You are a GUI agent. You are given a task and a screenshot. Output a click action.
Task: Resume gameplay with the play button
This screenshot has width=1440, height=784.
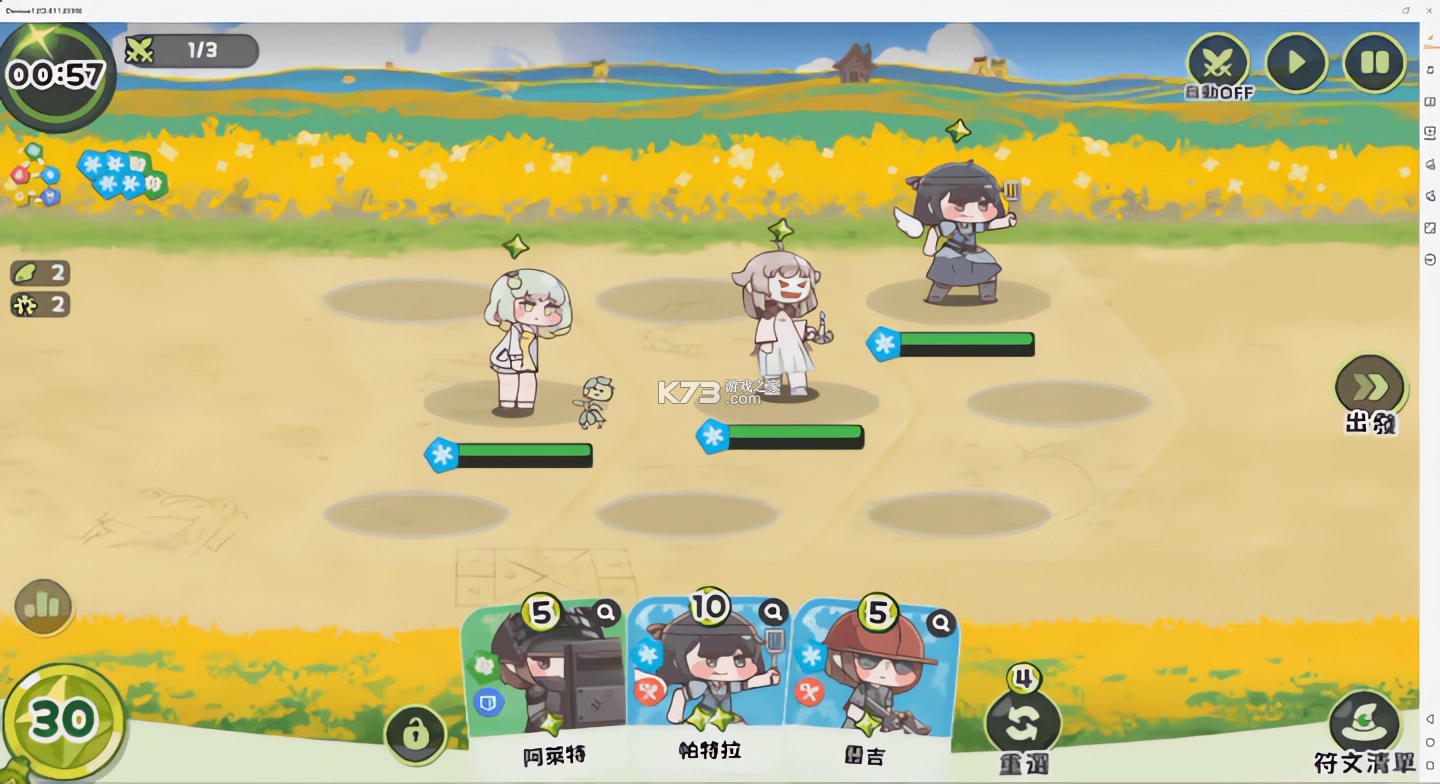(x=1296, y=62)
